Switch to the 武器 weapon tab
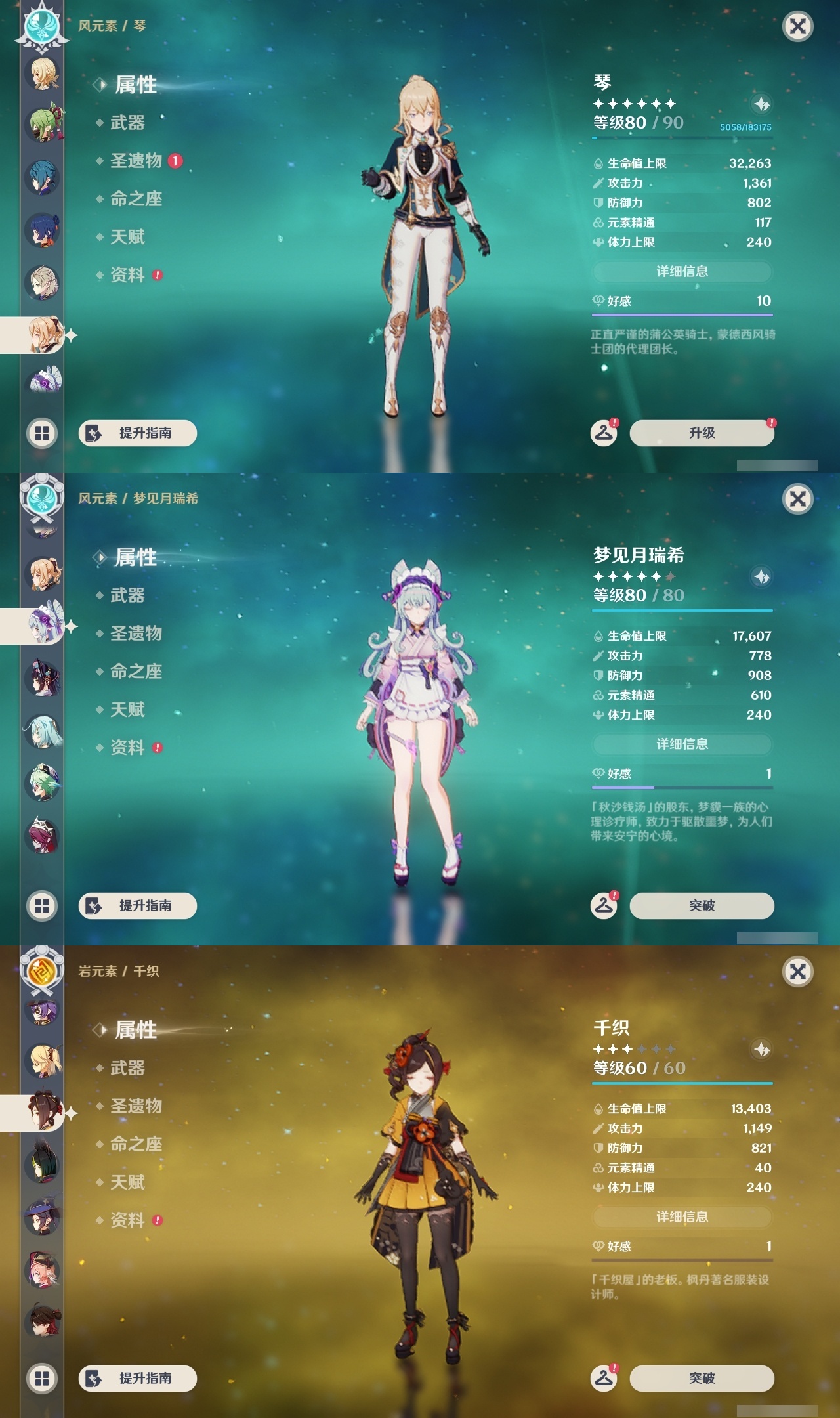 127,123
